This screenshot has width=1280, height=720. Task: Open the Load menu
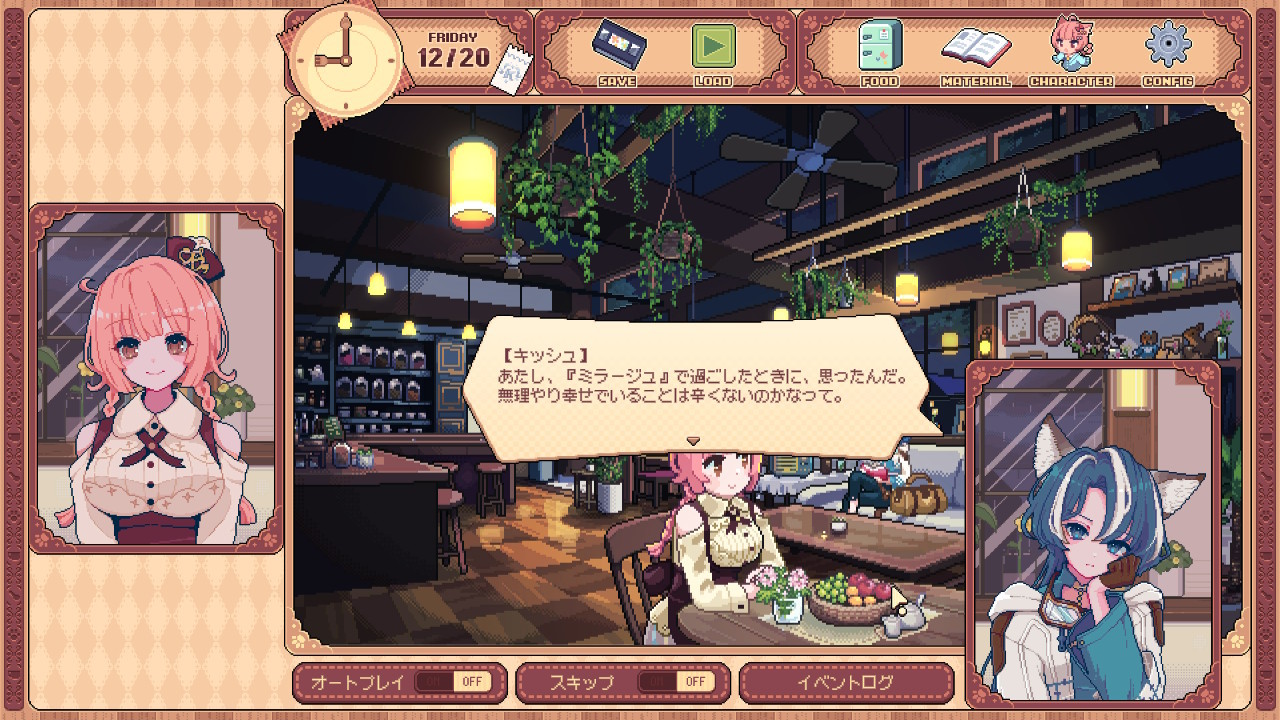[x=713, y=50]
